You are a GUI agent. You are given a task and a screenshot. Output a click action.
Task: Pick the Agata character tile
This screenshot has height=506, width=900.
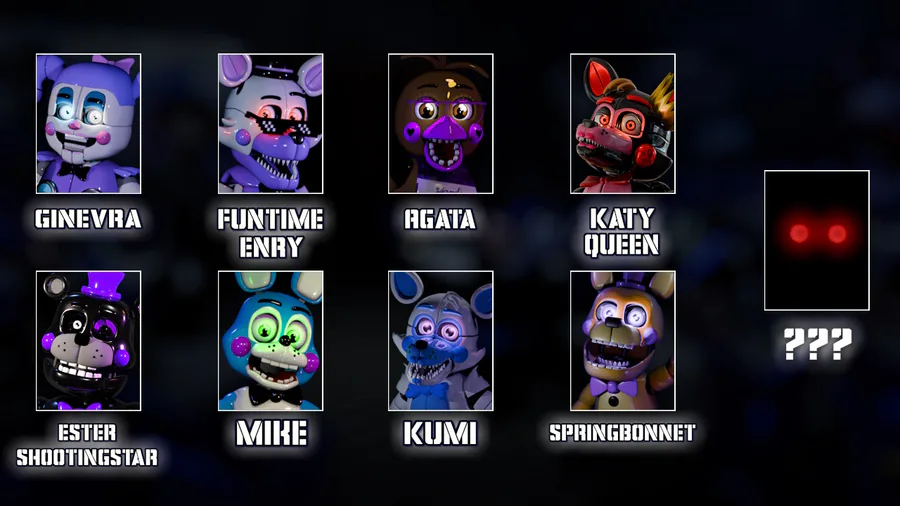coord(440,123)
